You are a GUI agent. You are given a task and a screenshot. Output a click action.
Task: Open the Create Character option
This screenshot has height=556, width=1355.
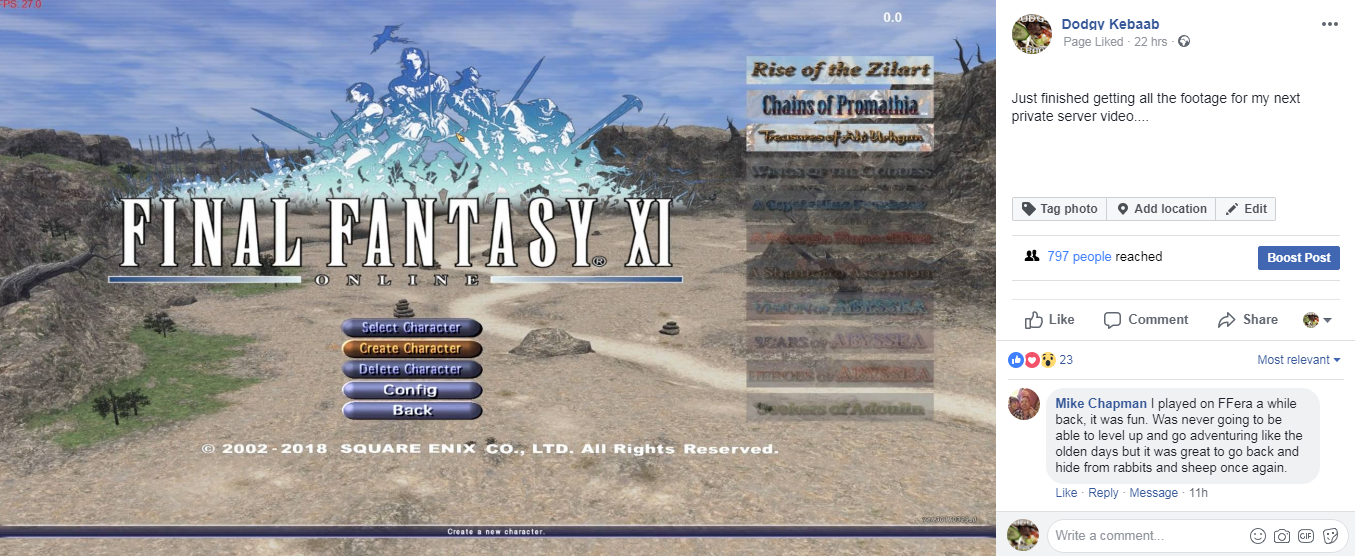click(411, 349)
